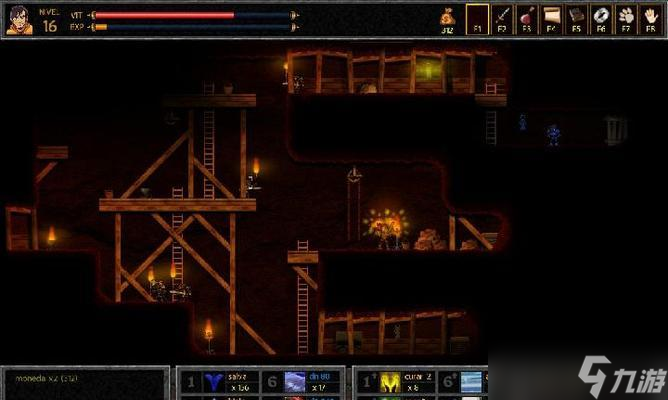Click the gold money bag icon
668x400 pixels.
(x=448, y=17)
